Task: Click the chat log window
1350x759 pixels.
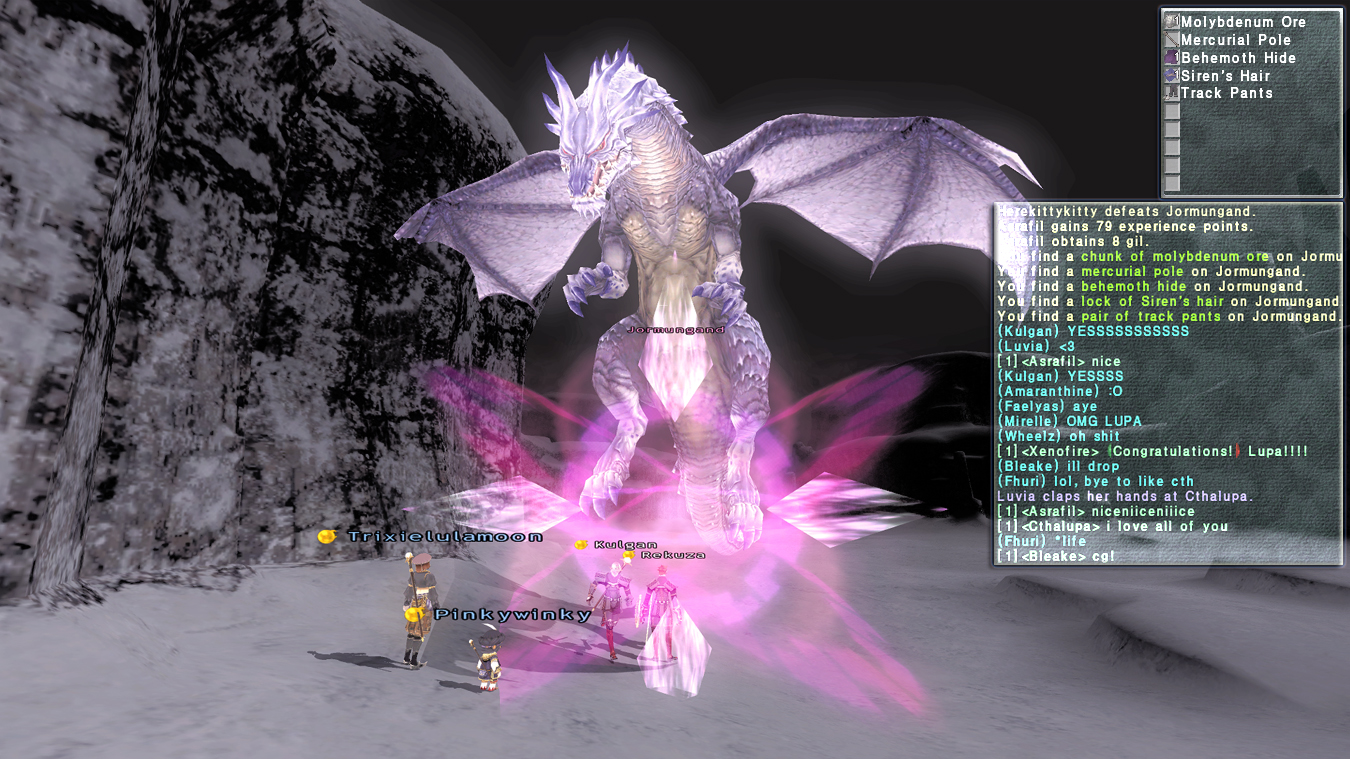Action: [1168, 384]
